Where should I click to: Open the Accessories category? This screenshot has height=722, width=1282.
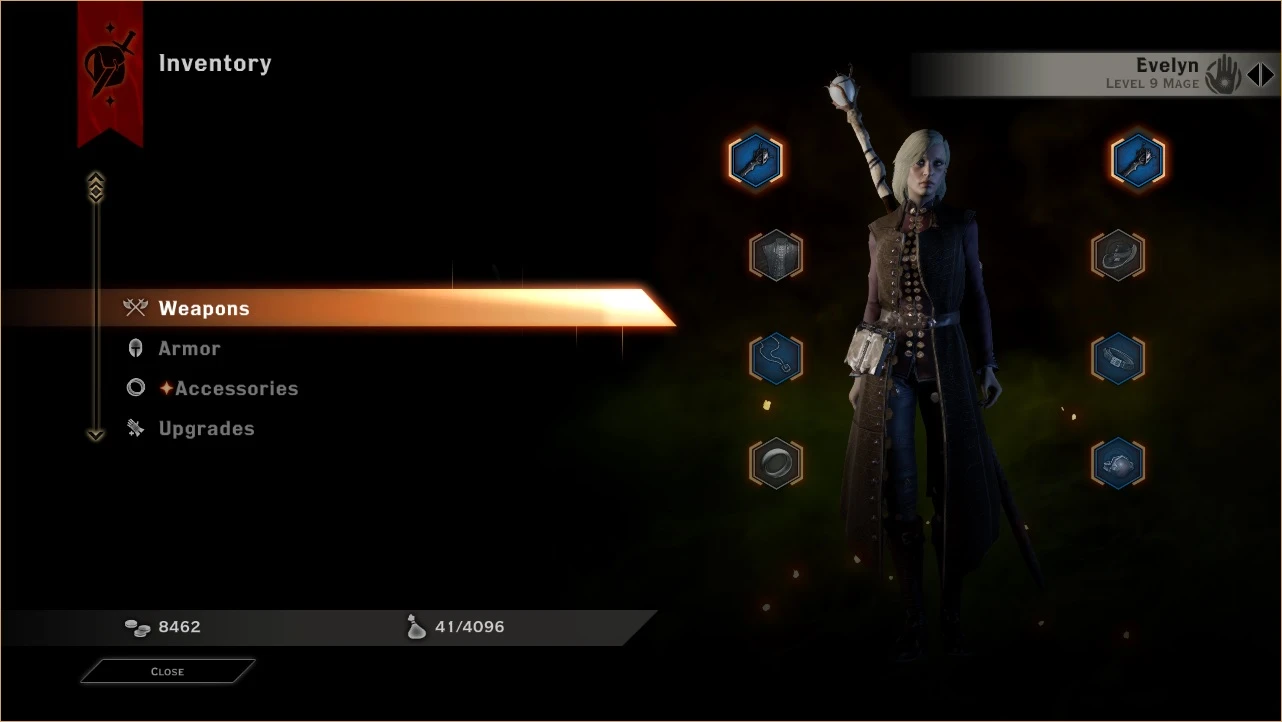click(x=237, y=388)
